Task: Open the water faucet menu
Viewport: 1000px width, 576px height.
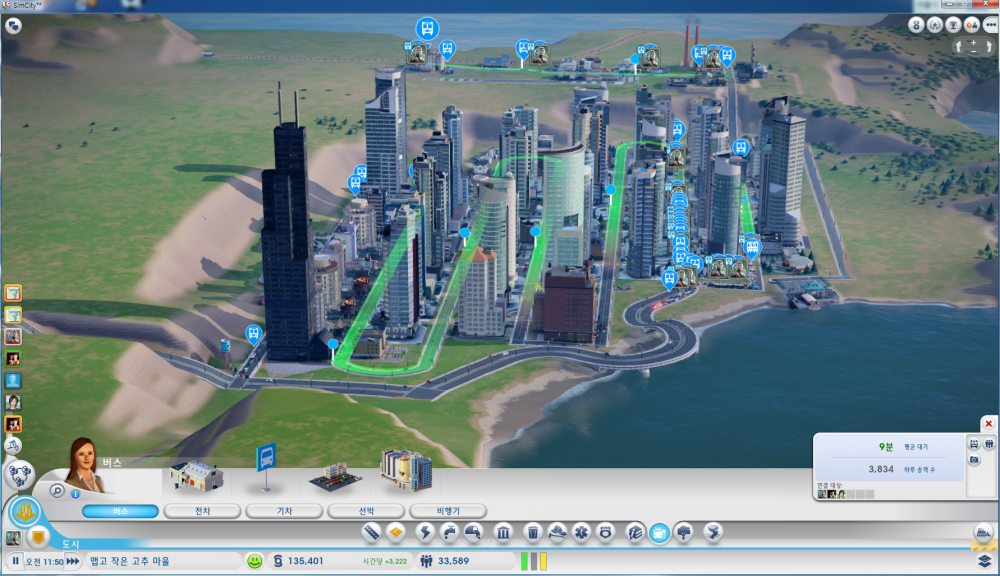Action: [x=449, y=532]
